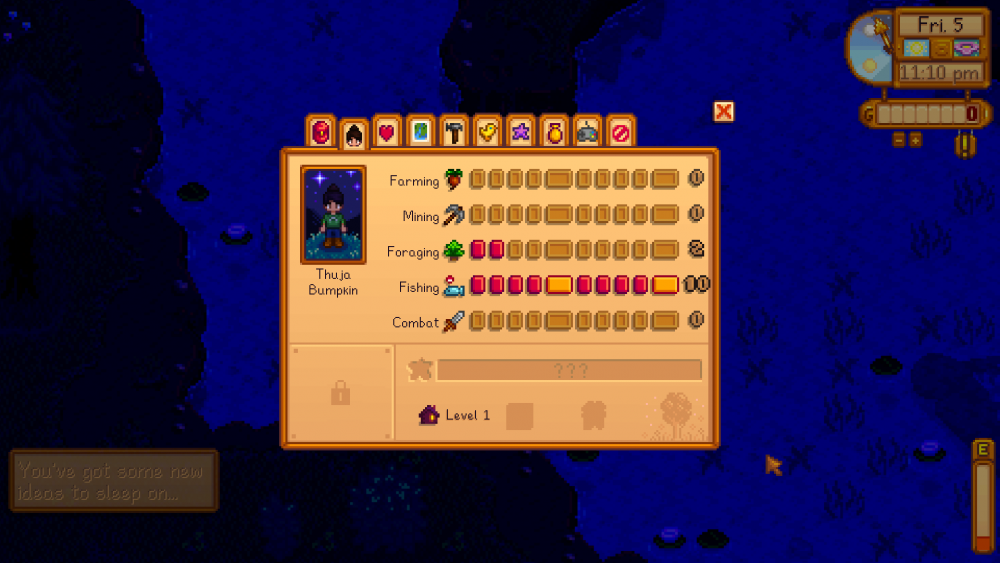This screenshot has width=1000, height=563.
Task: Switch to the Crafting hammer tab
Action: tap(453, 132)
